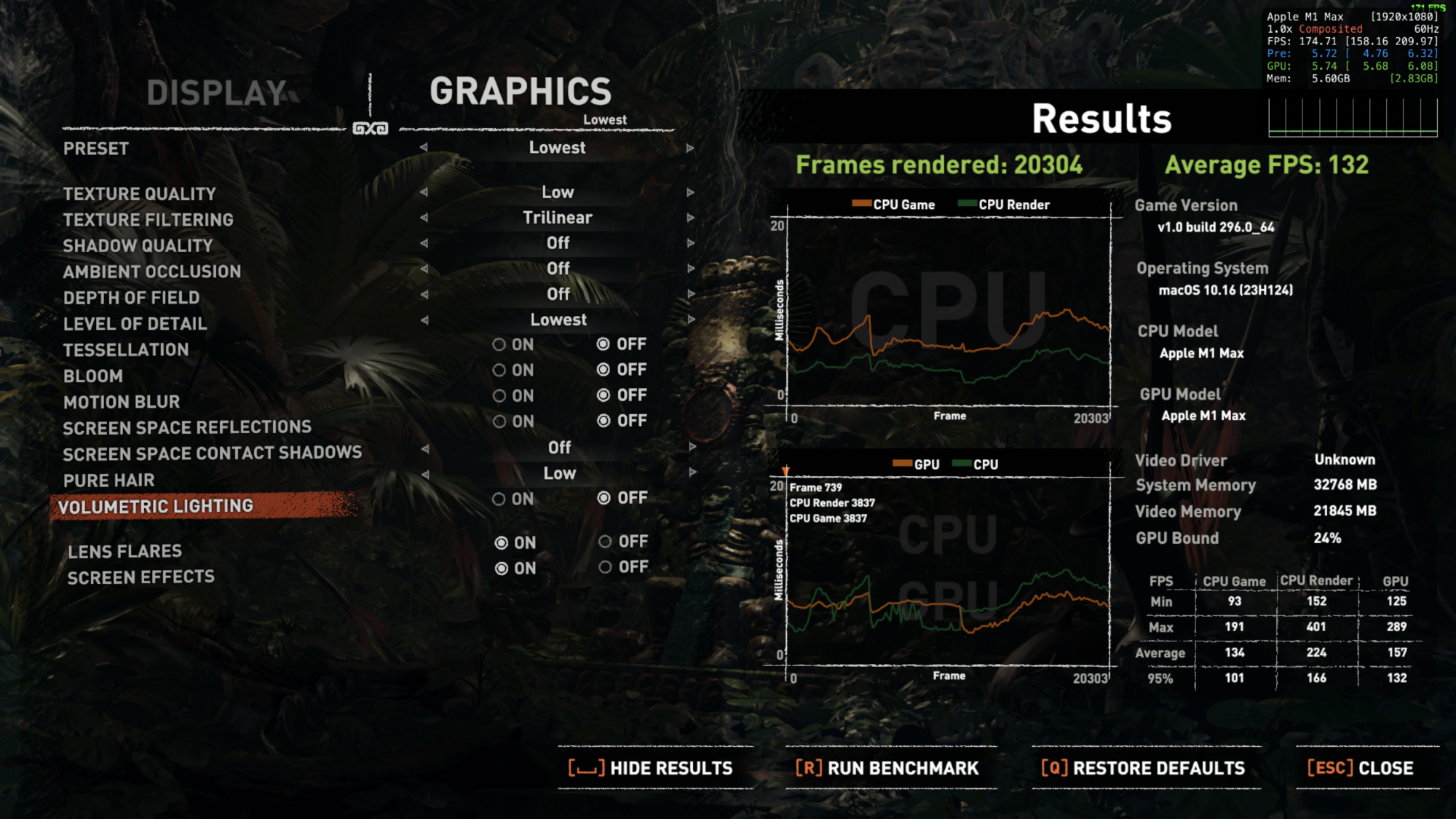Enable Bloom with the ON option

click(x=499, y=371)
